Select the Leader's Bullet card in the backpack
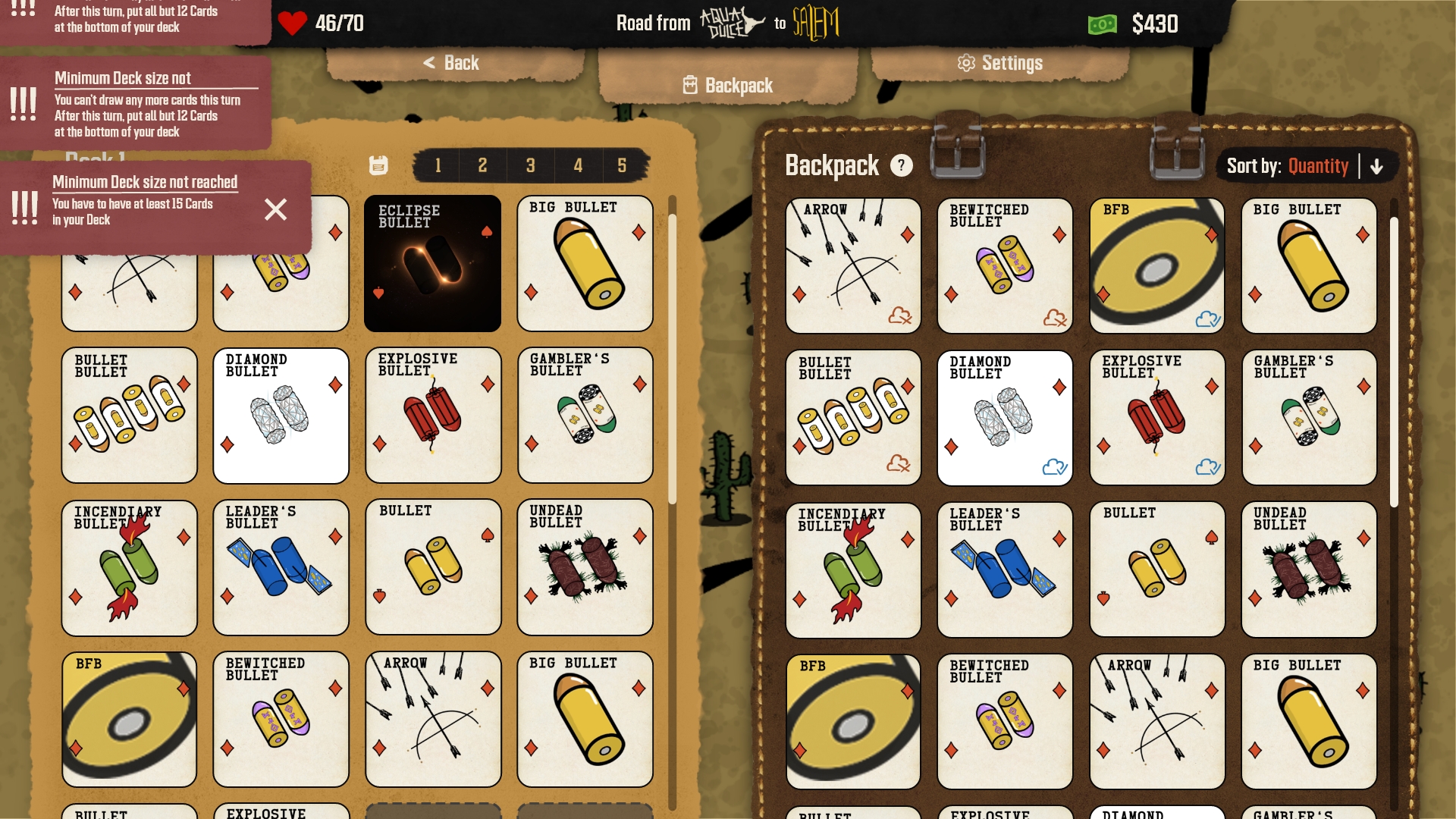 click(x=1004, y=570)
